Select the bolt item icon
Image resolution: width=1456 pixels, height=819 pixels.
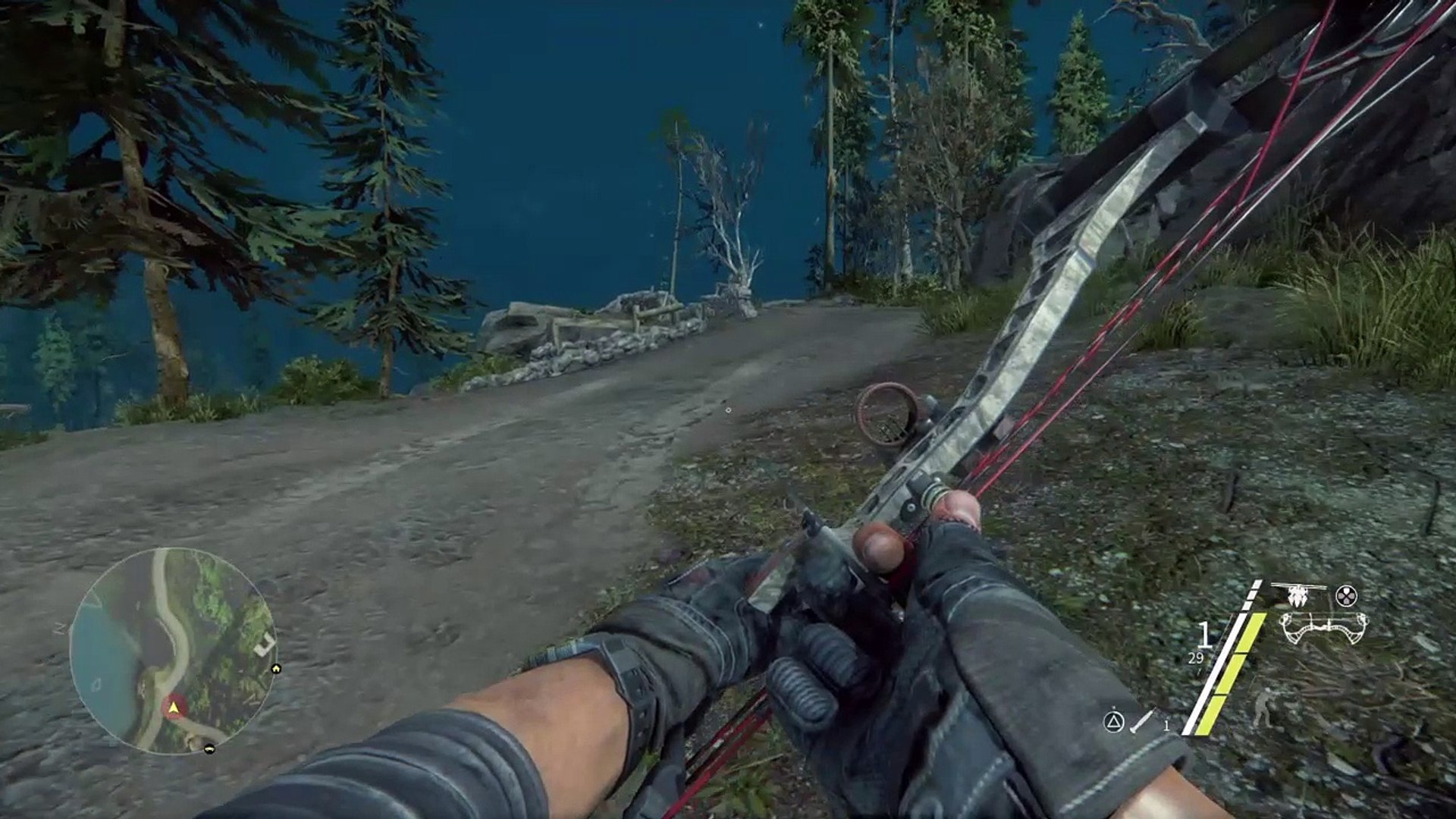(x=1141, y=721)
